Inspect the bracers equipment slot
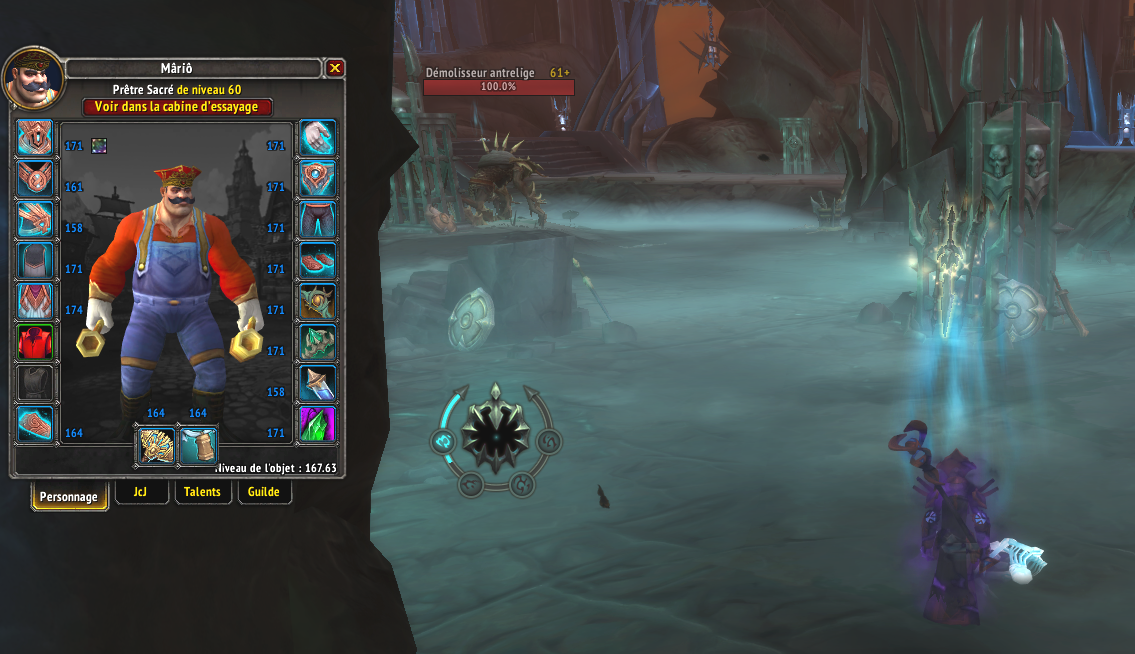Viewport: 1135px width, 654px height. point(35,425)
